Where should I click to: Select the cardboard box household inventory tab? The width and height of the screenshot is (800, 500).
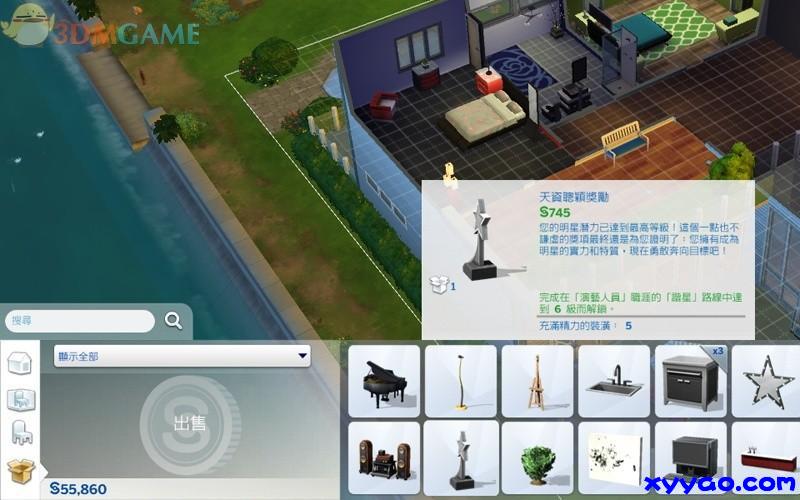[20, 468]
